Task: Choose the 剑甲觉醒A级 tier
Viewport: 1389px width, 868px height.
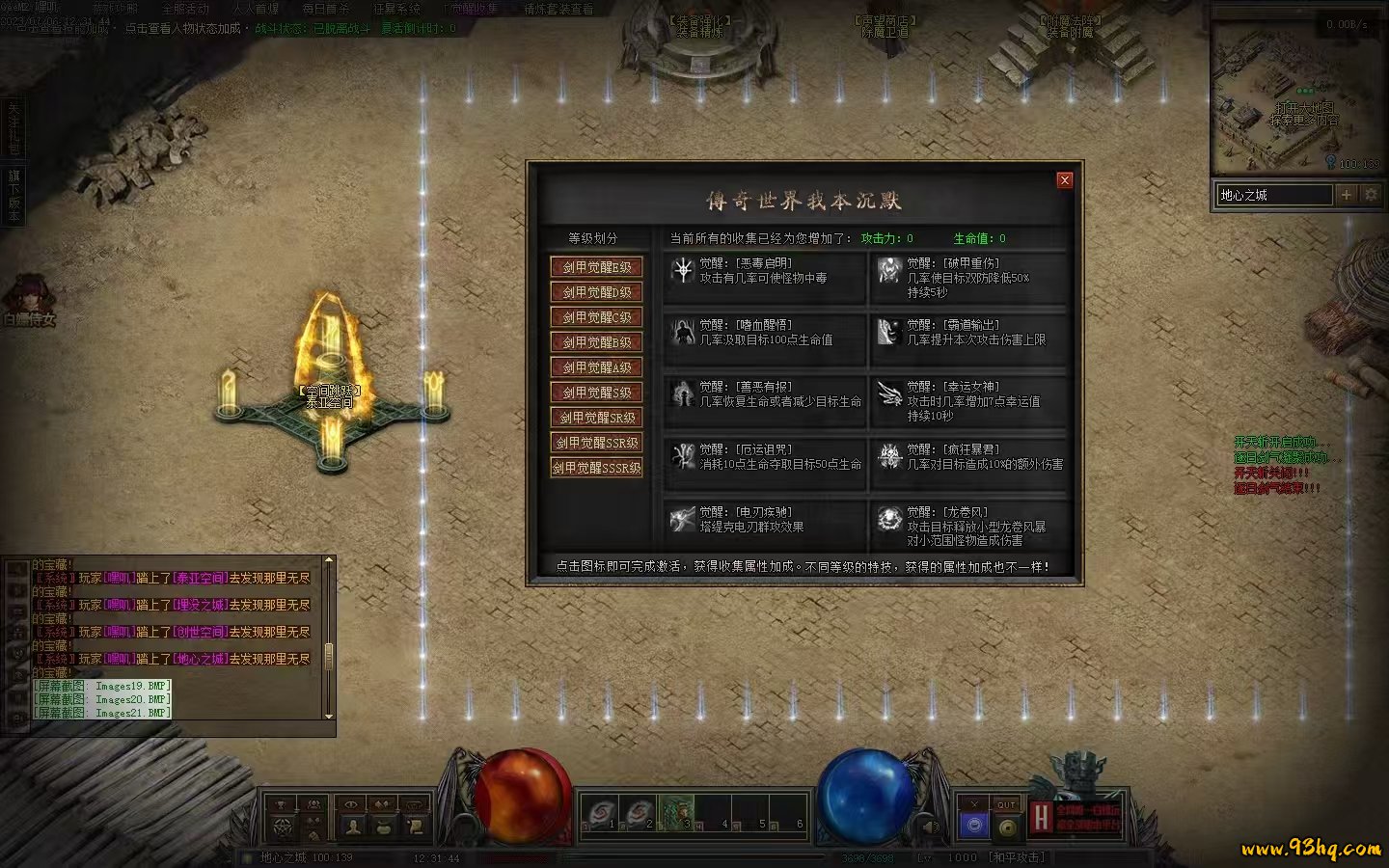Action: 596,367
